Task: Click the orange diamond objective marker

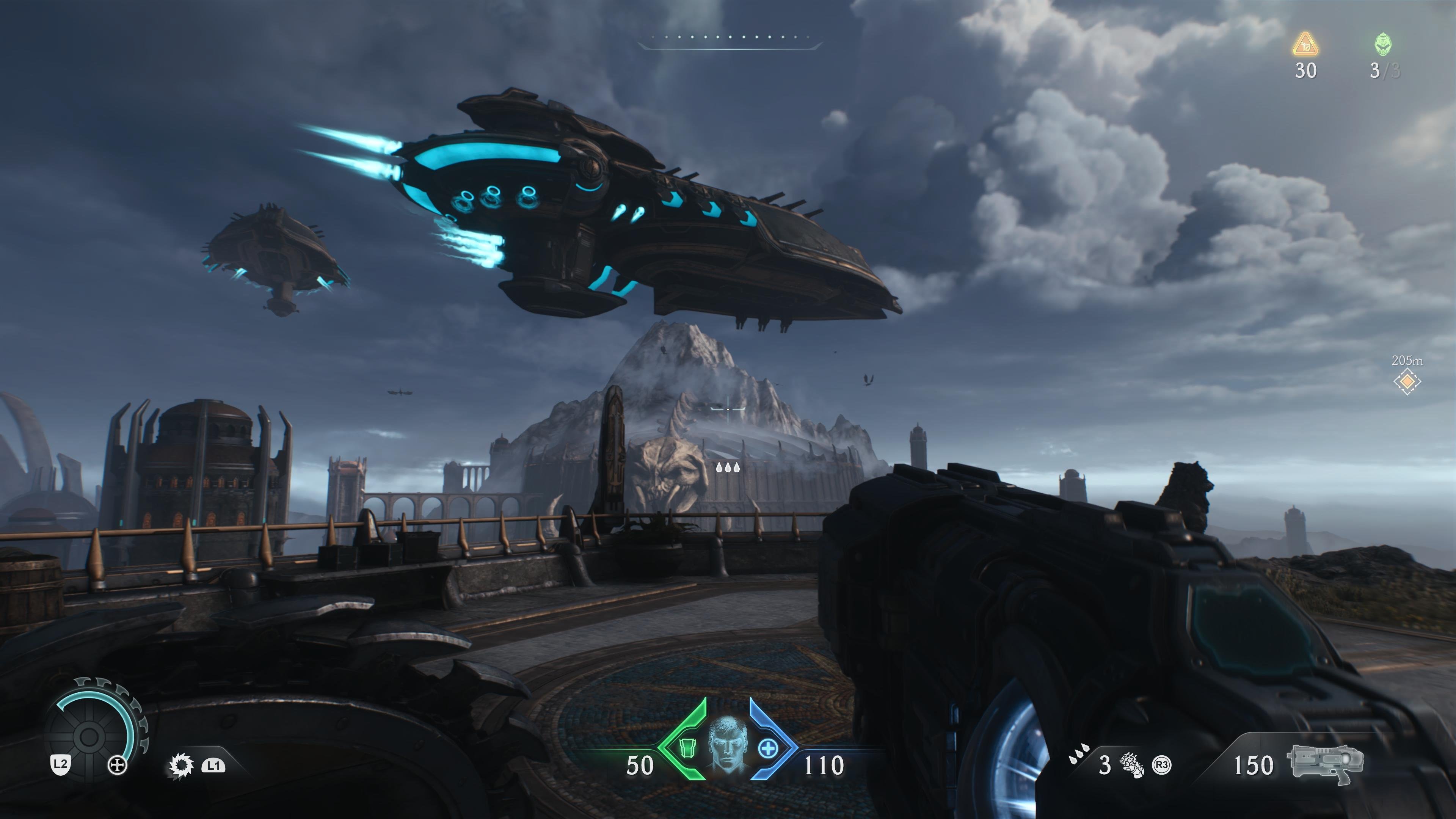Action: [1407, 382]
